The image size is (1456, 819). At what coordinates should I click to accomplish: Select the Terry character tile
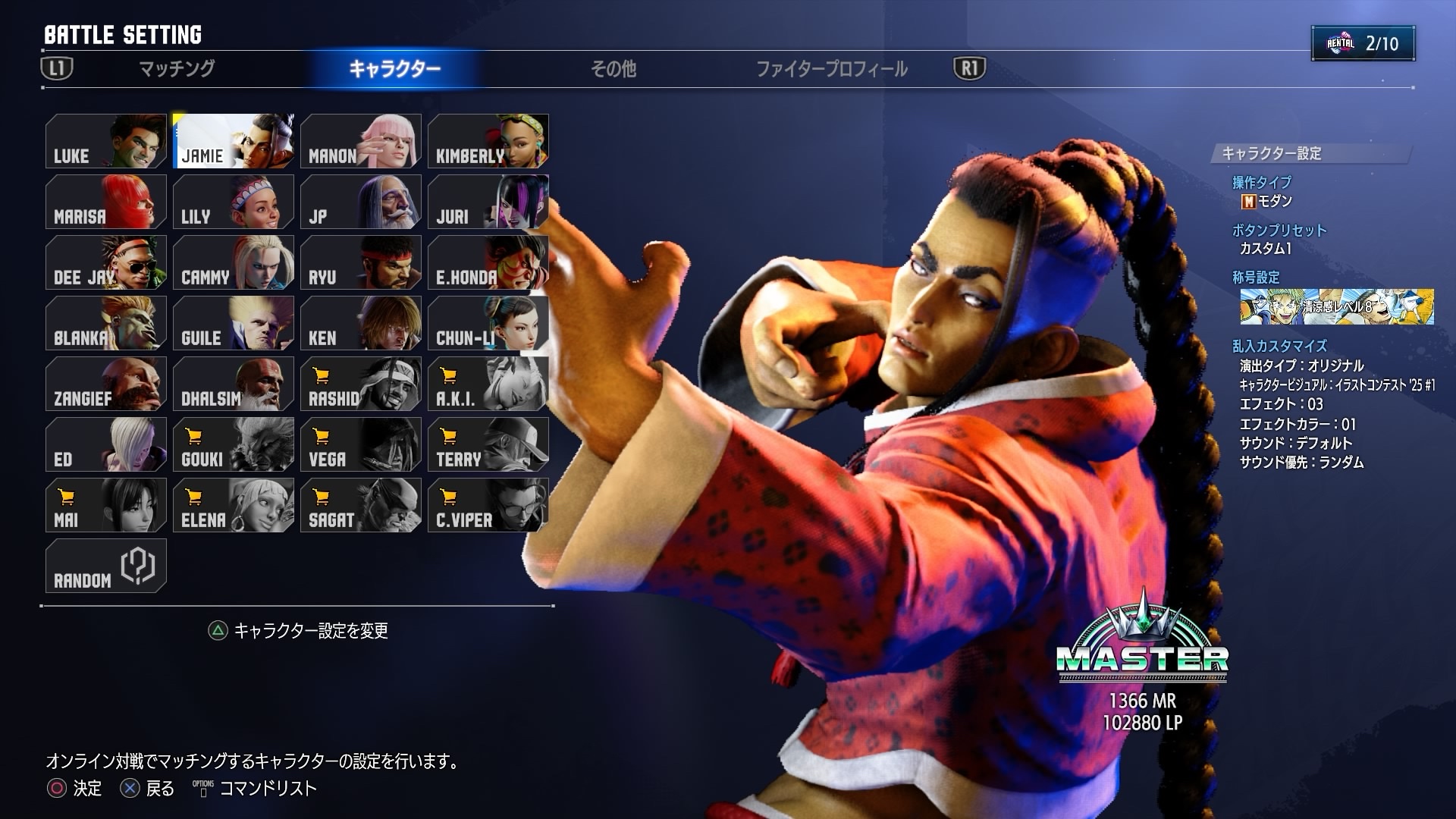488,444
